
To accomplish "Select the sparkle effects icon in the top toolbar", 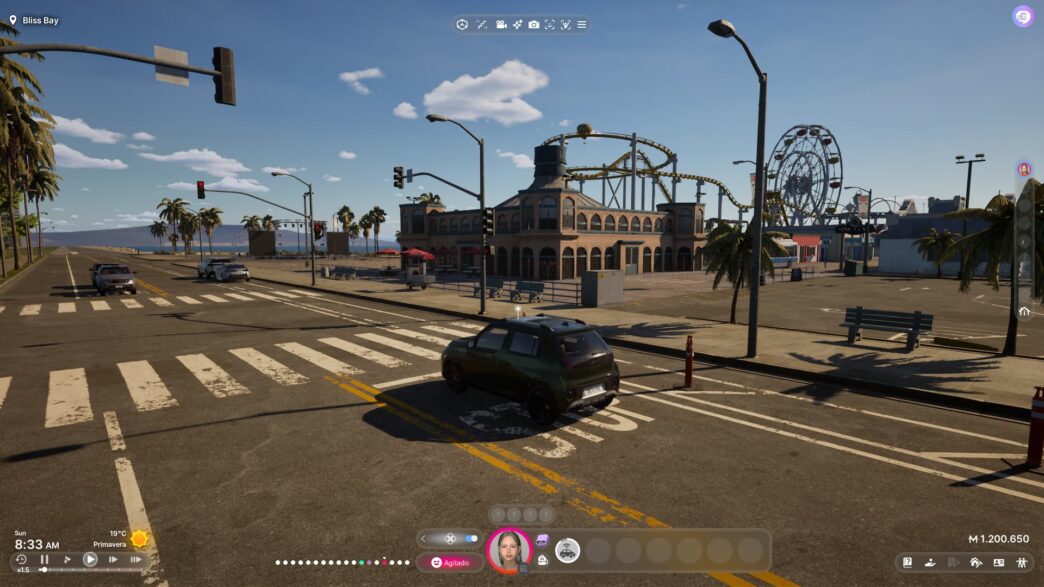I will point(517,24).
